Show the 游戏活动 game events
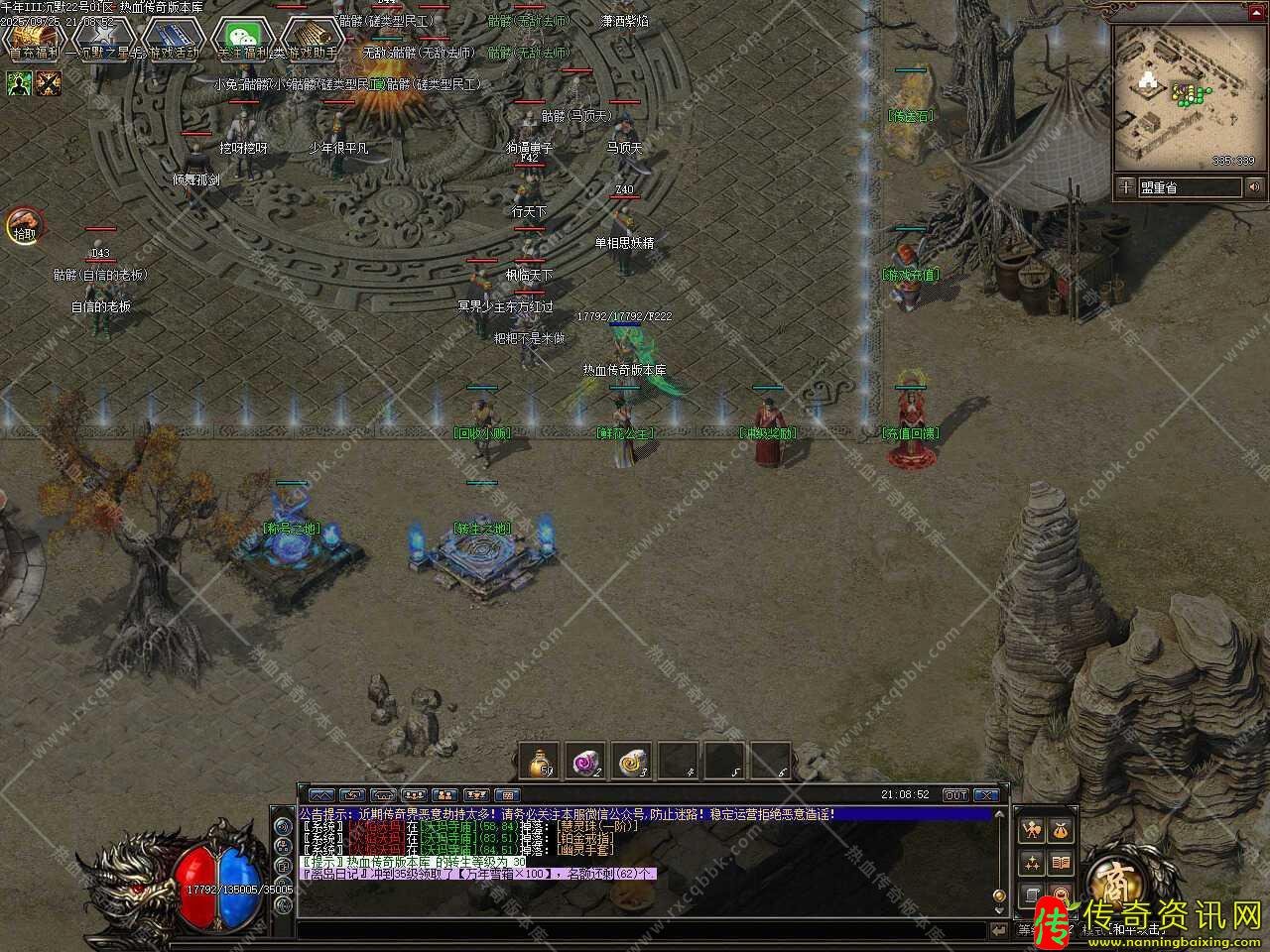Image resolution: width=1270 pixels, height=952 pixels. [x=172, y=39]
